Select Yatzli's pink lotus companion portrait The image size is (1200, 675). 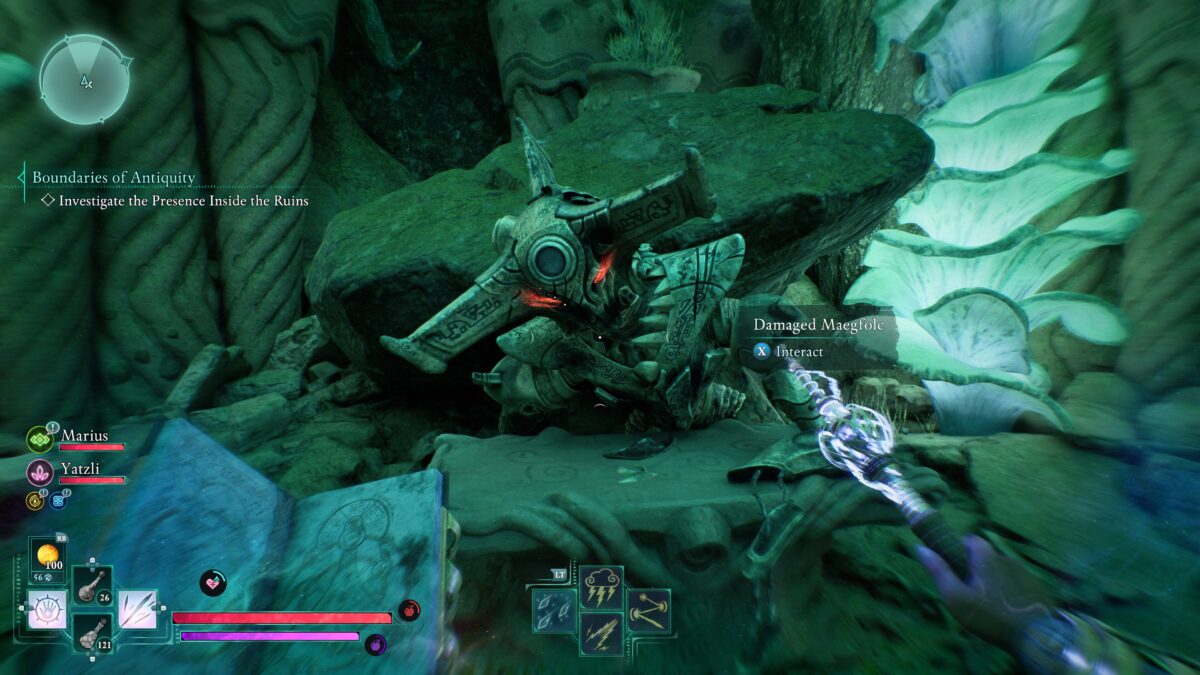[x=40, y=471]
